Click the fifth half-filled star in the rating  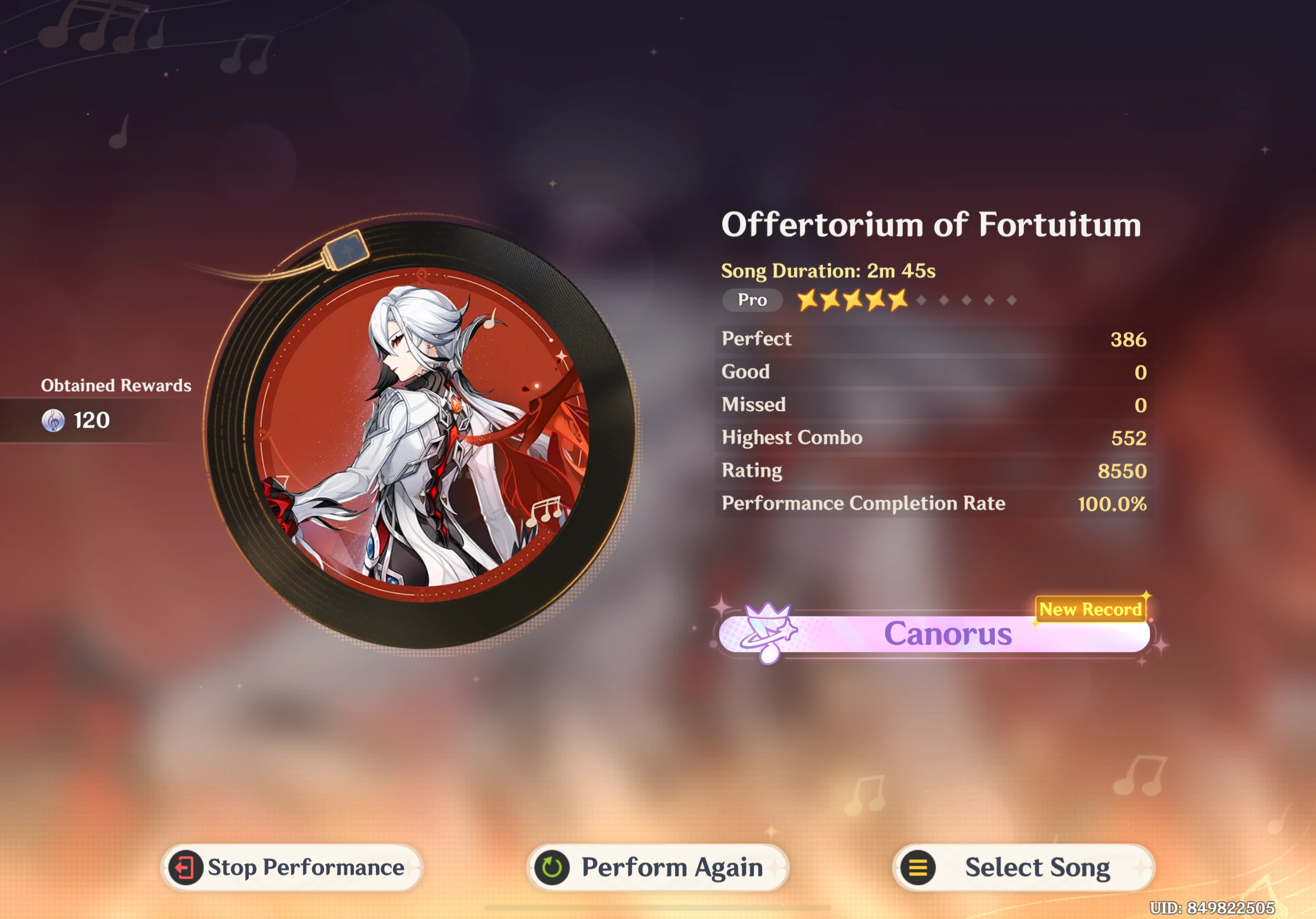click(898, 300)
